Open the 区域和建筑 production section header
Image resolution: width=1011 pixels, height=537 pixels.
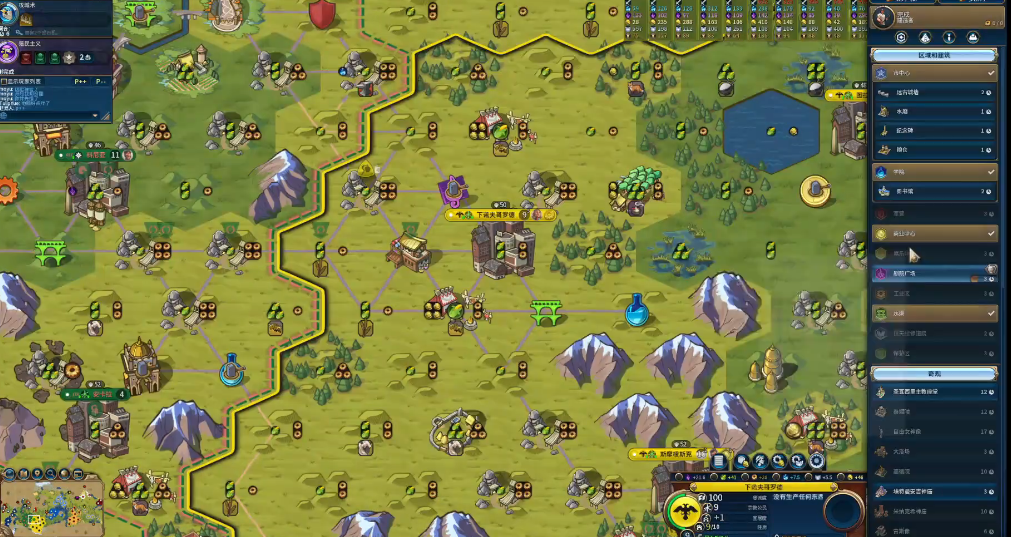(934, 55)
